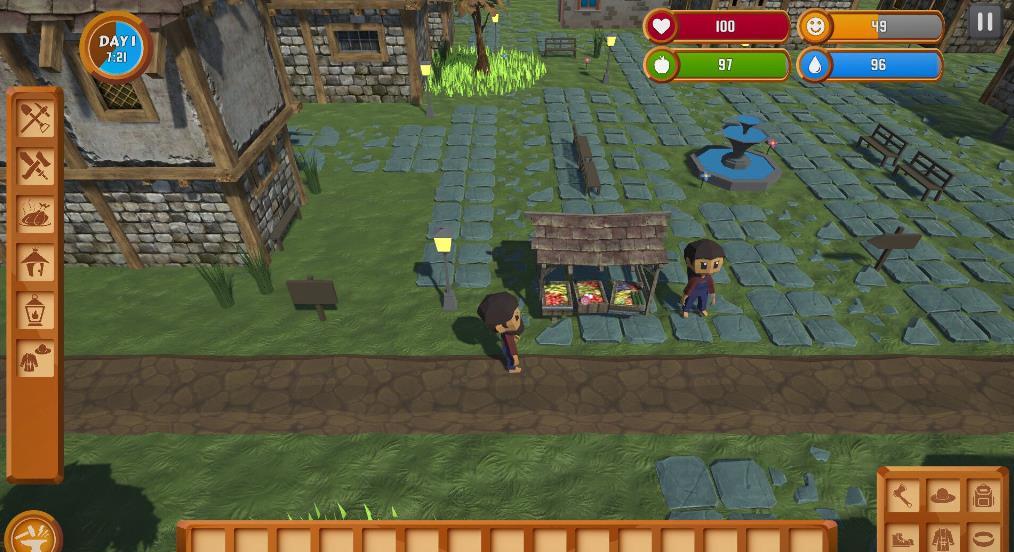This screenshot has width=1014, height=552.
Task: Open the roast chicken food category
Action: (x=35, y=215)
